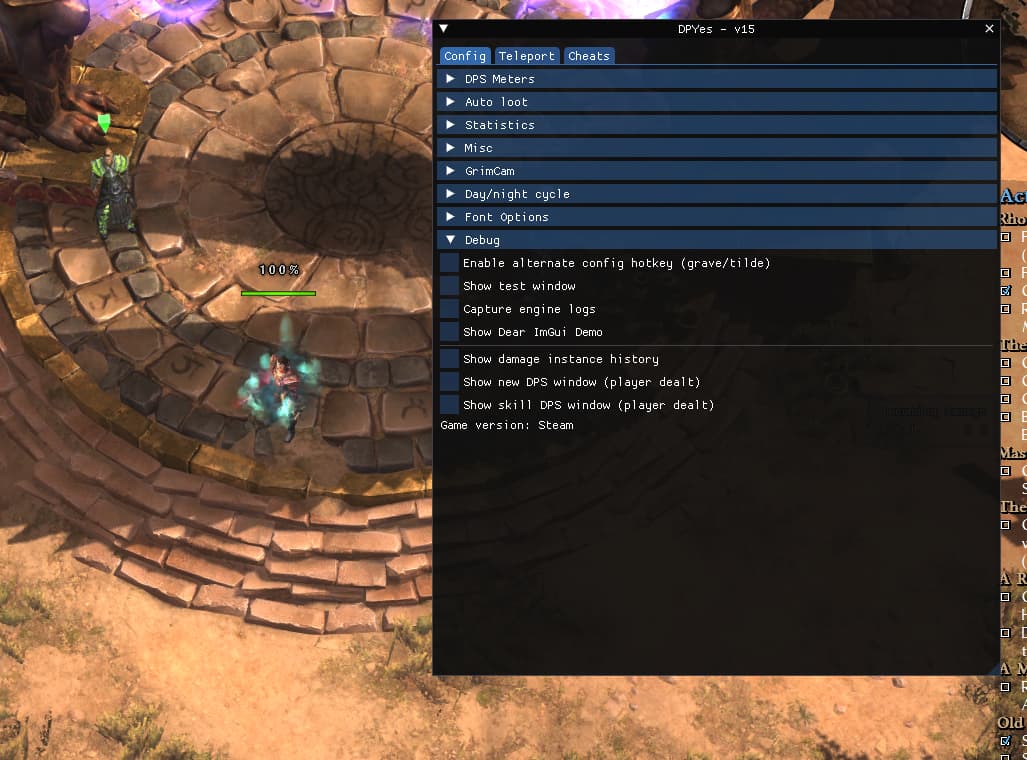
Task: Collapse the DPYes window with title arrow
Action: pos(444,29)
